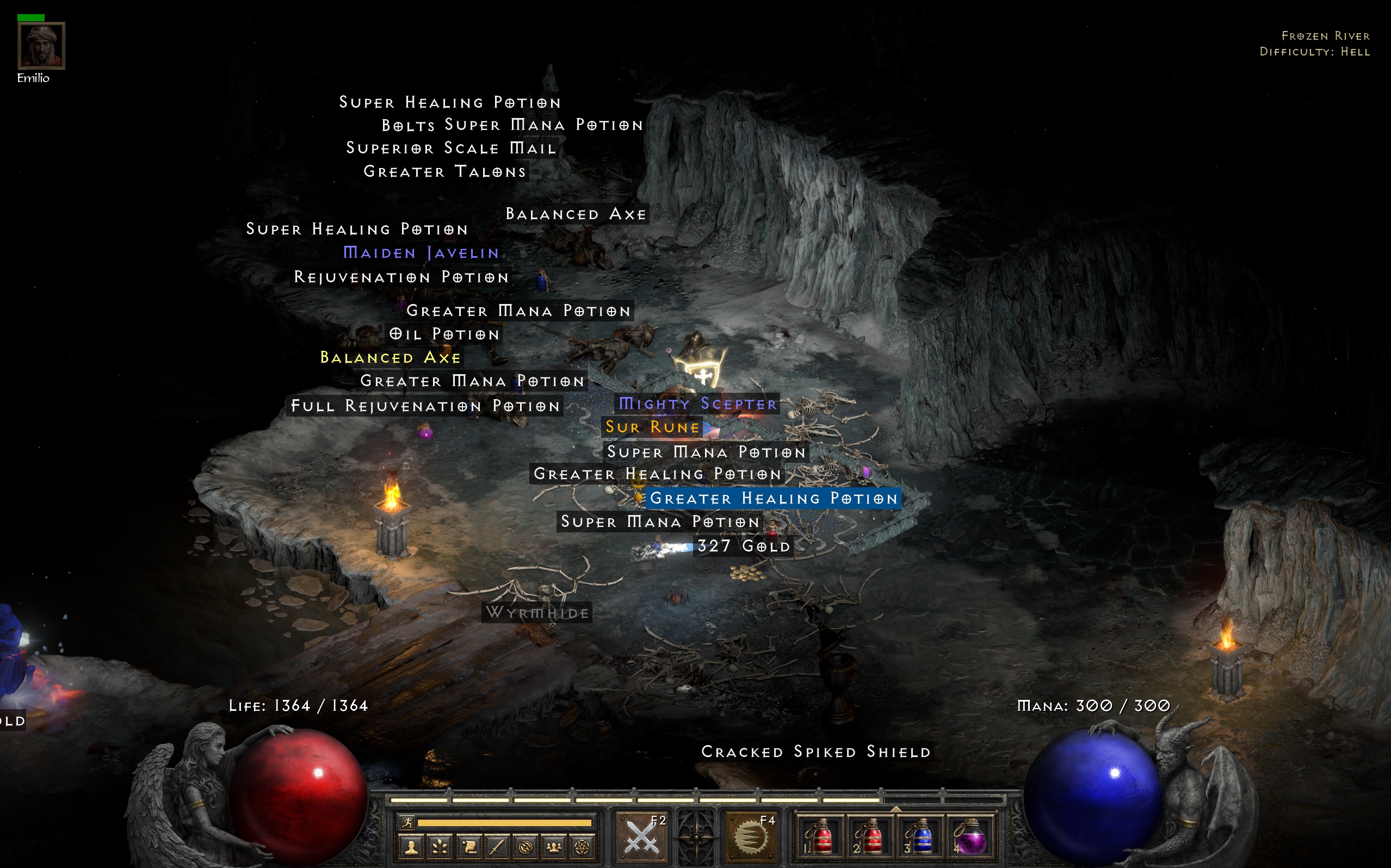Collect the 327 Gold label
The height and width of the screenshot is (868, 1391).
pos(744,546)
